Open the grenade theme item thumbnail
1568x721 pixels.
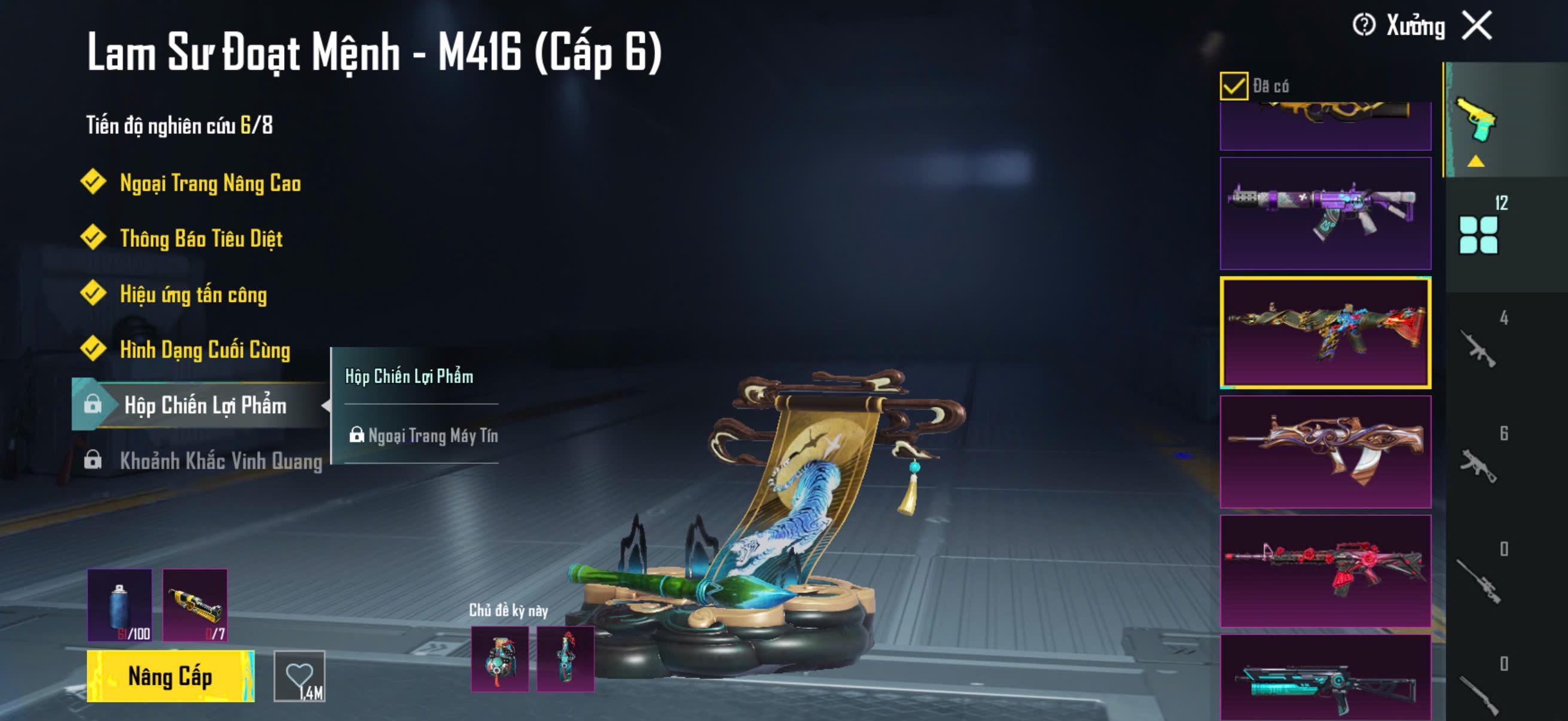pos(500,659)
